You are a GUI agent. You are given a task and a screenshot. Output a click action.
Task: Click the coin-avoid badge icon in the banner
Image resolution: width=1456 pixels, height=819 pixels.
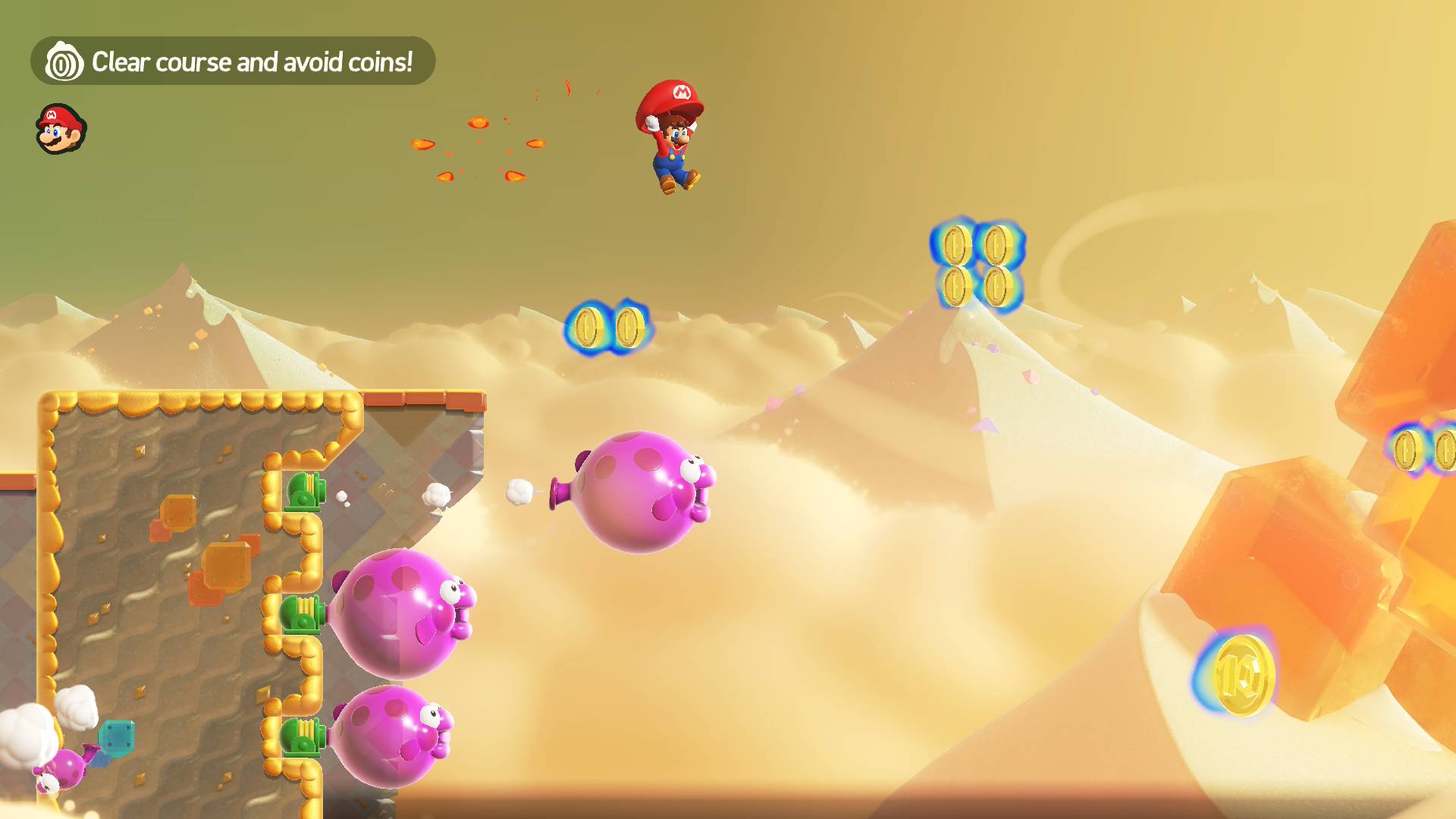pos(64,62)
